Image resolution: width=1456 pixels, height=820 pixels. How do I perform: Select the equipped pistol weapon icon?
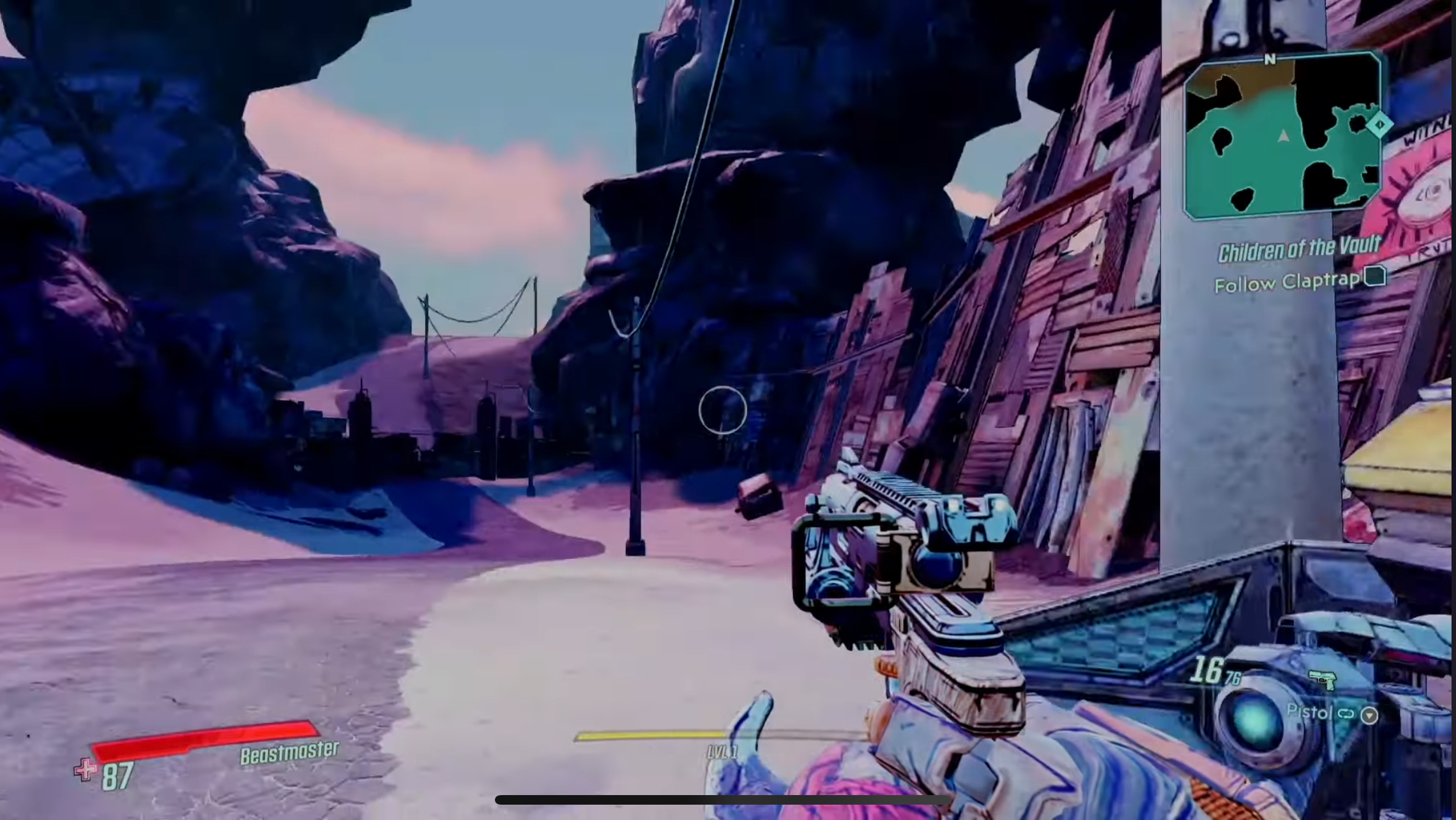coord(1322,680)
